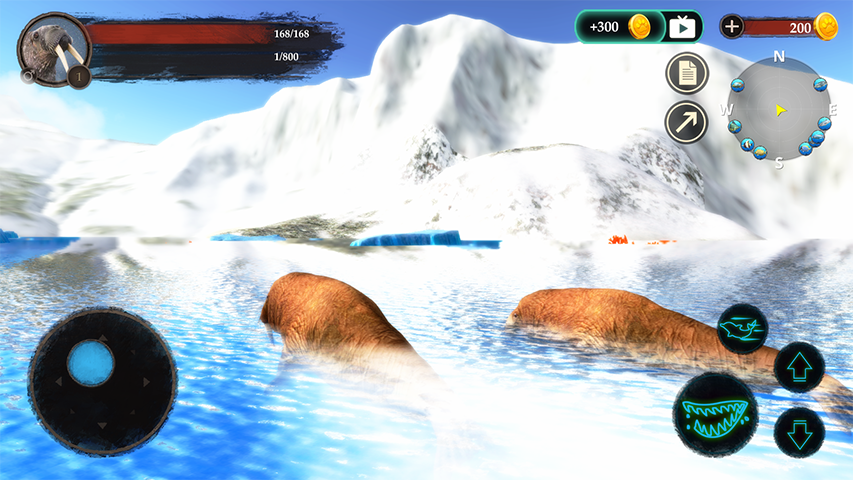
Task: Tap the plus button to add coins
Action: click(x=732, y=27)
